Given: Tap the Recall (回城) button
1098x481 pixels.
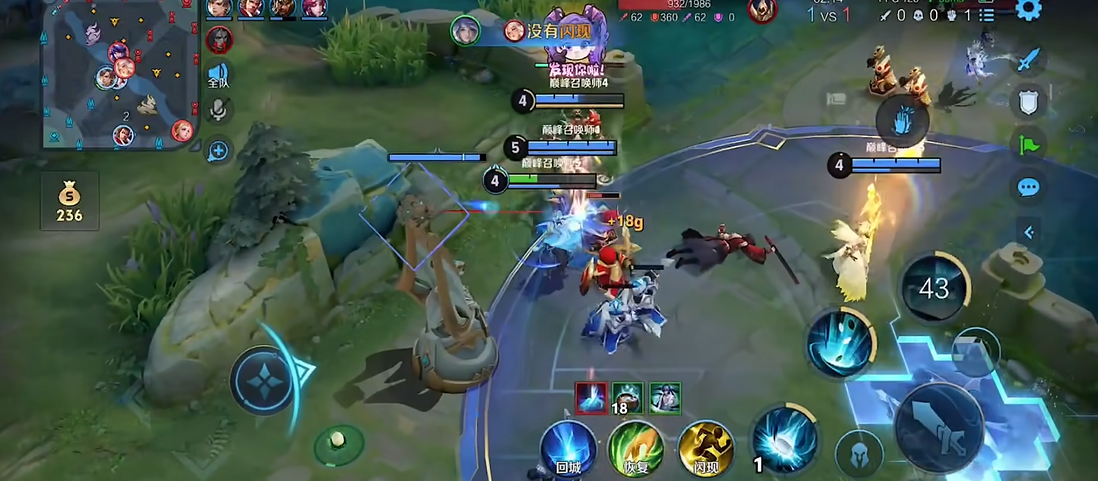Looking at the screenshot, I should [568, 447].
